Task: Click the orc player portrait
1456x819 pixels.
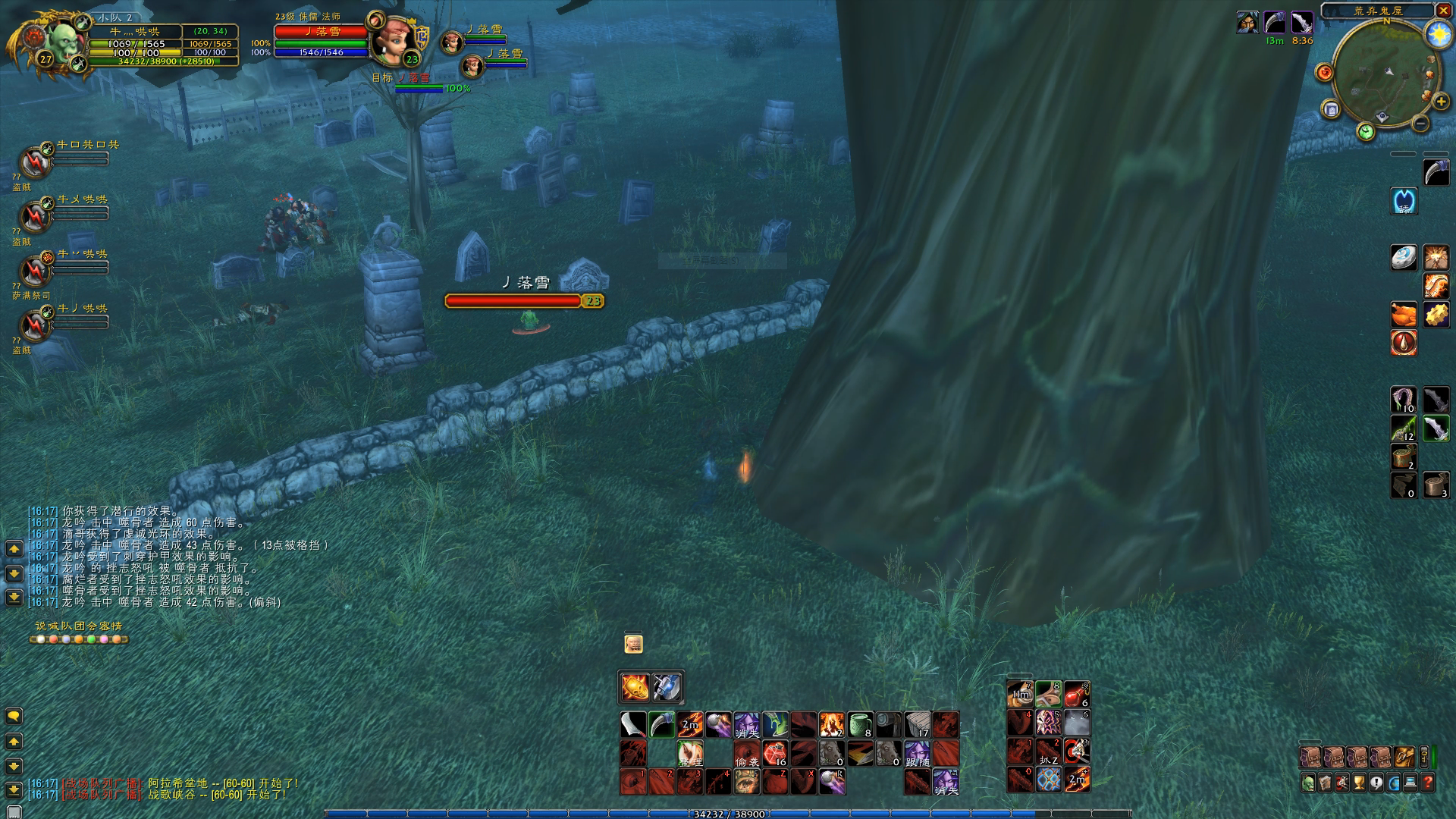Action: coord(63,42)
